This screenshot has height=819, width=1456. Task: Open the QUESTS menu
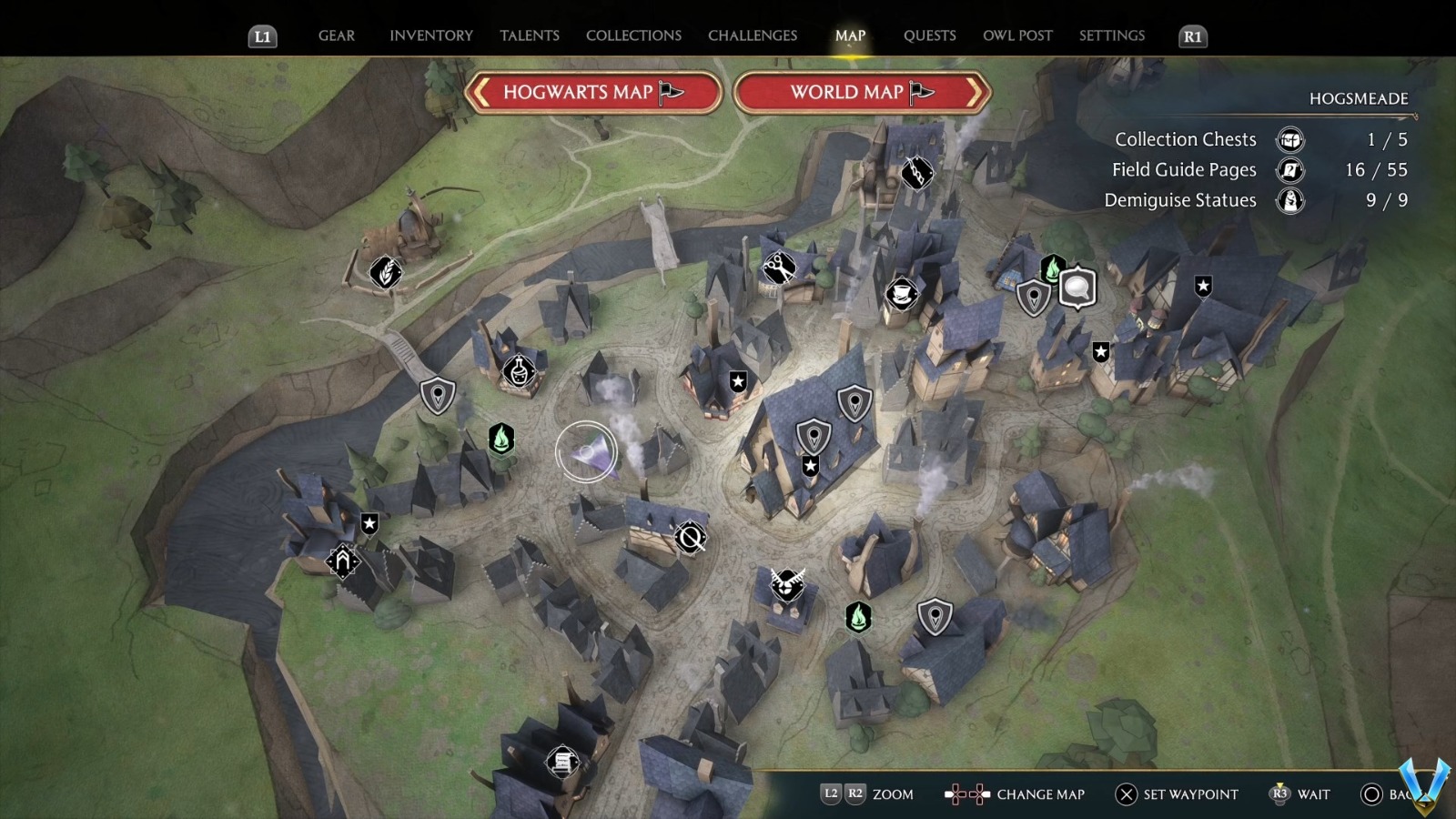[929, 35]
